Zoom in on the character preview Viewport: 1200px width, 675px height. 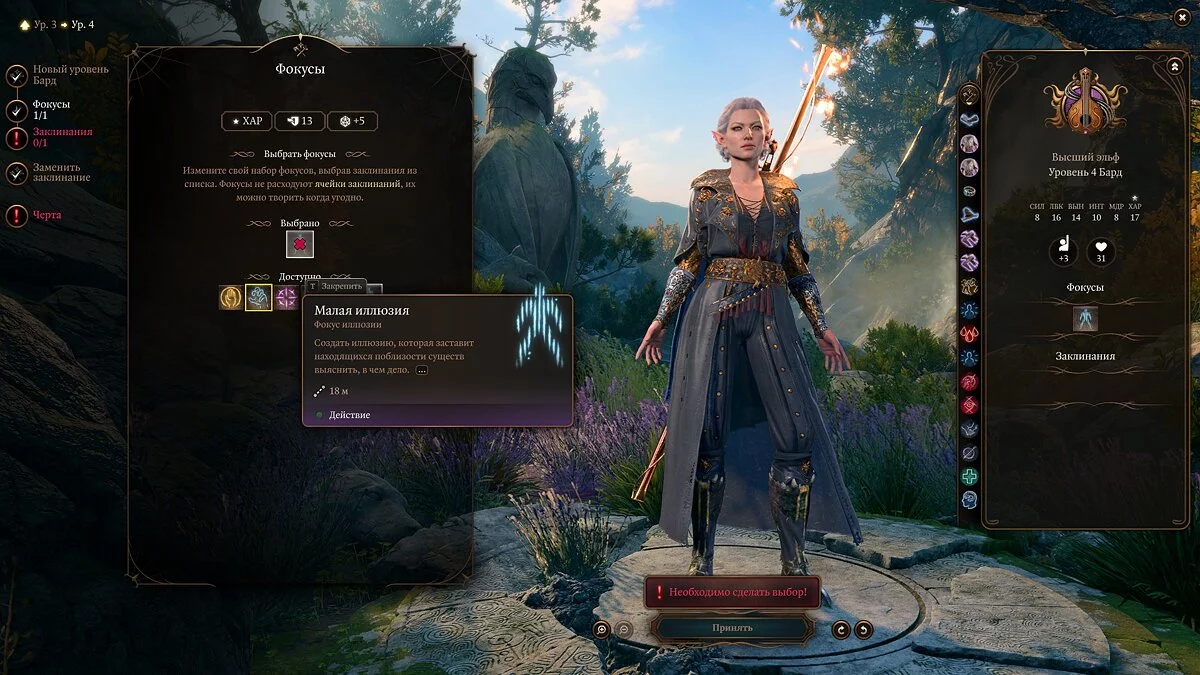[601, 629]
